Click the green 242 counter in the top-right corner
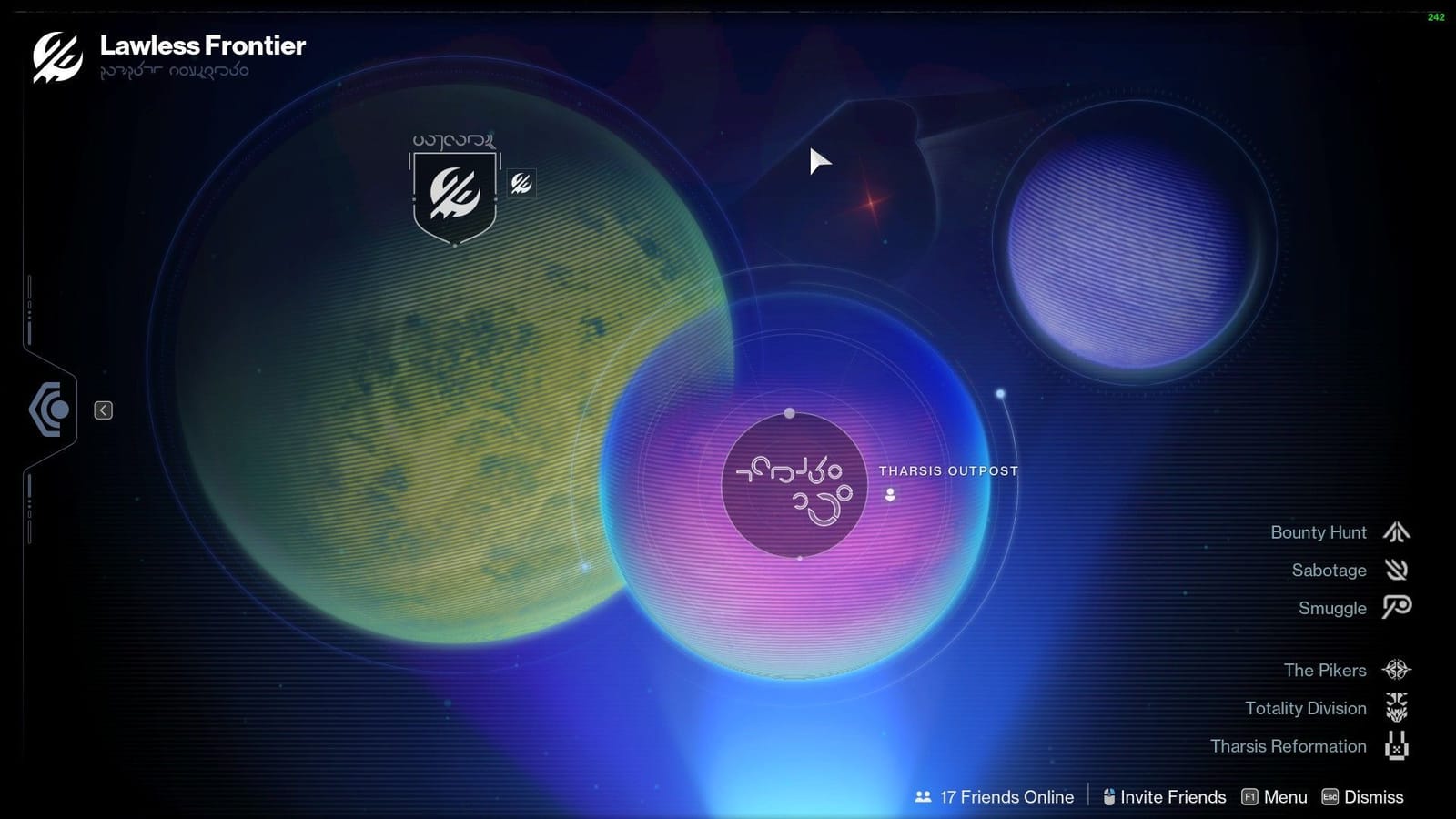This screenshot has height=819, width=1456. pyautogui.click(x=1438, y=15)
